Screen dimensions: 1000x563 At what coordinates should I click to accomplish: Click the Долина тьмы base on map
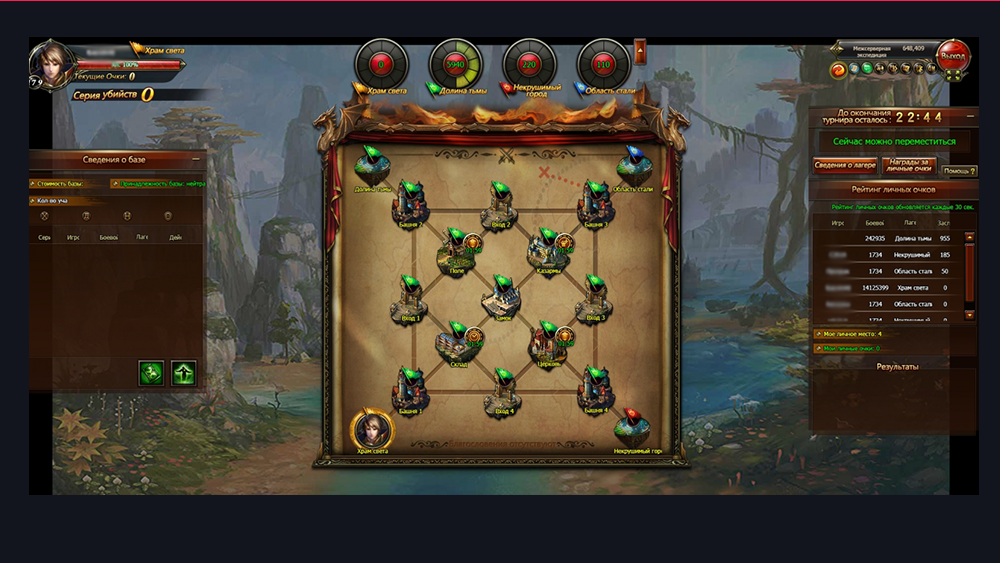(372, 170)
